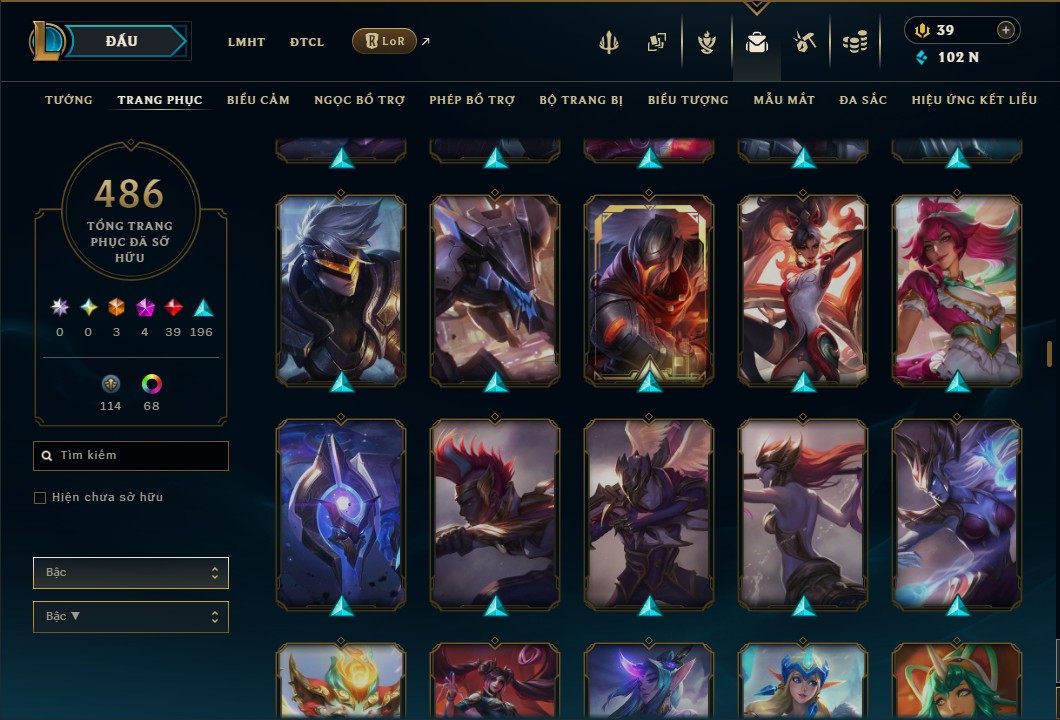Add RP with the plus button

coord(1005,30)
